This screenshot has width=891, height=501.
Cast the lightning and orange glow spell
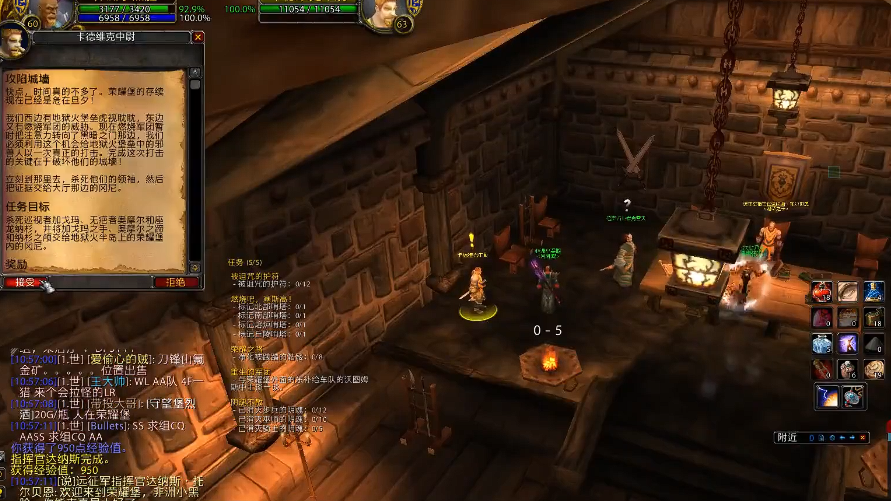[828, 396]
